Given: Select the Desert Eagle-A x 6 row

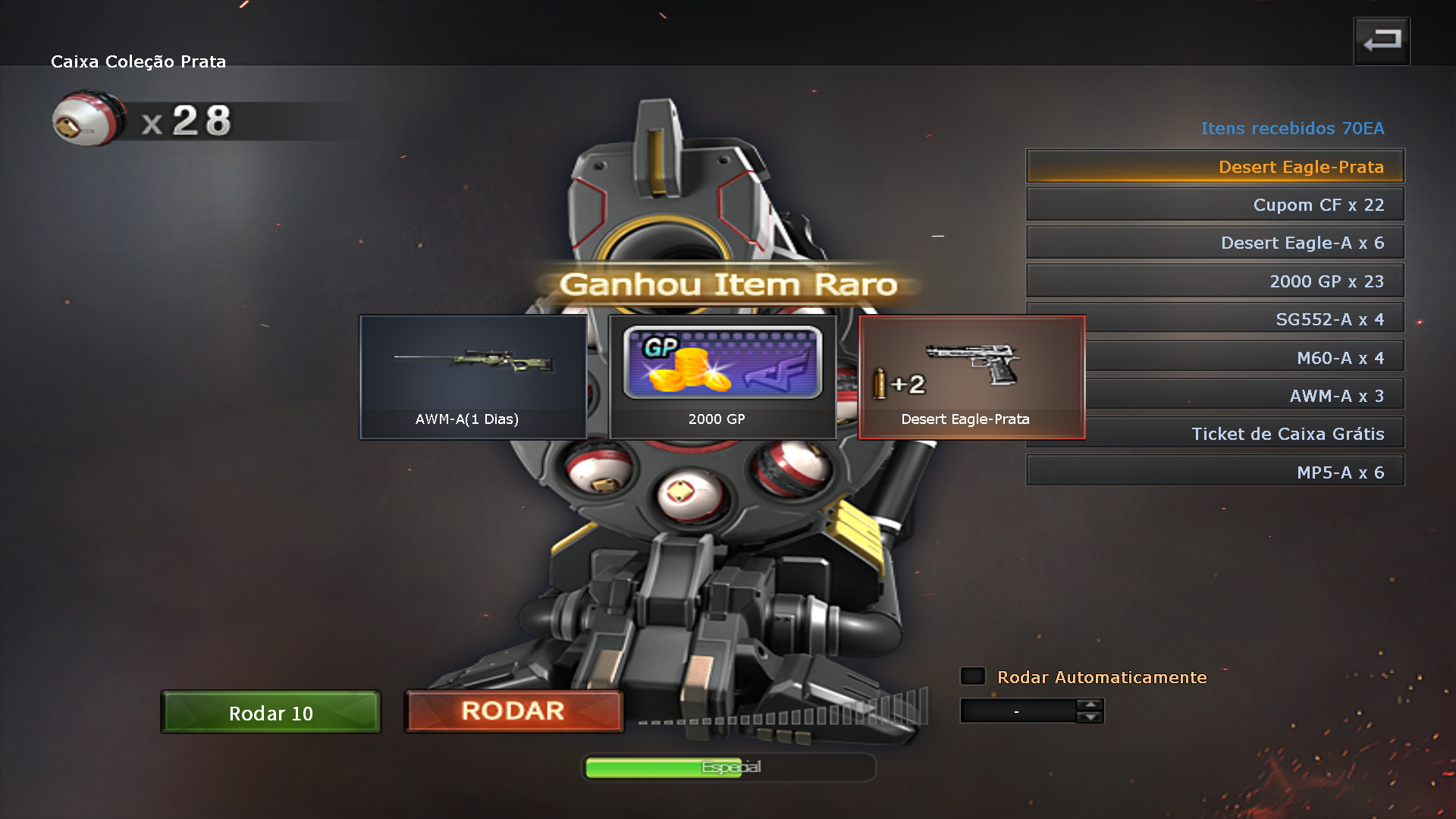Looking at the screenshot, I should (1215, 243).
